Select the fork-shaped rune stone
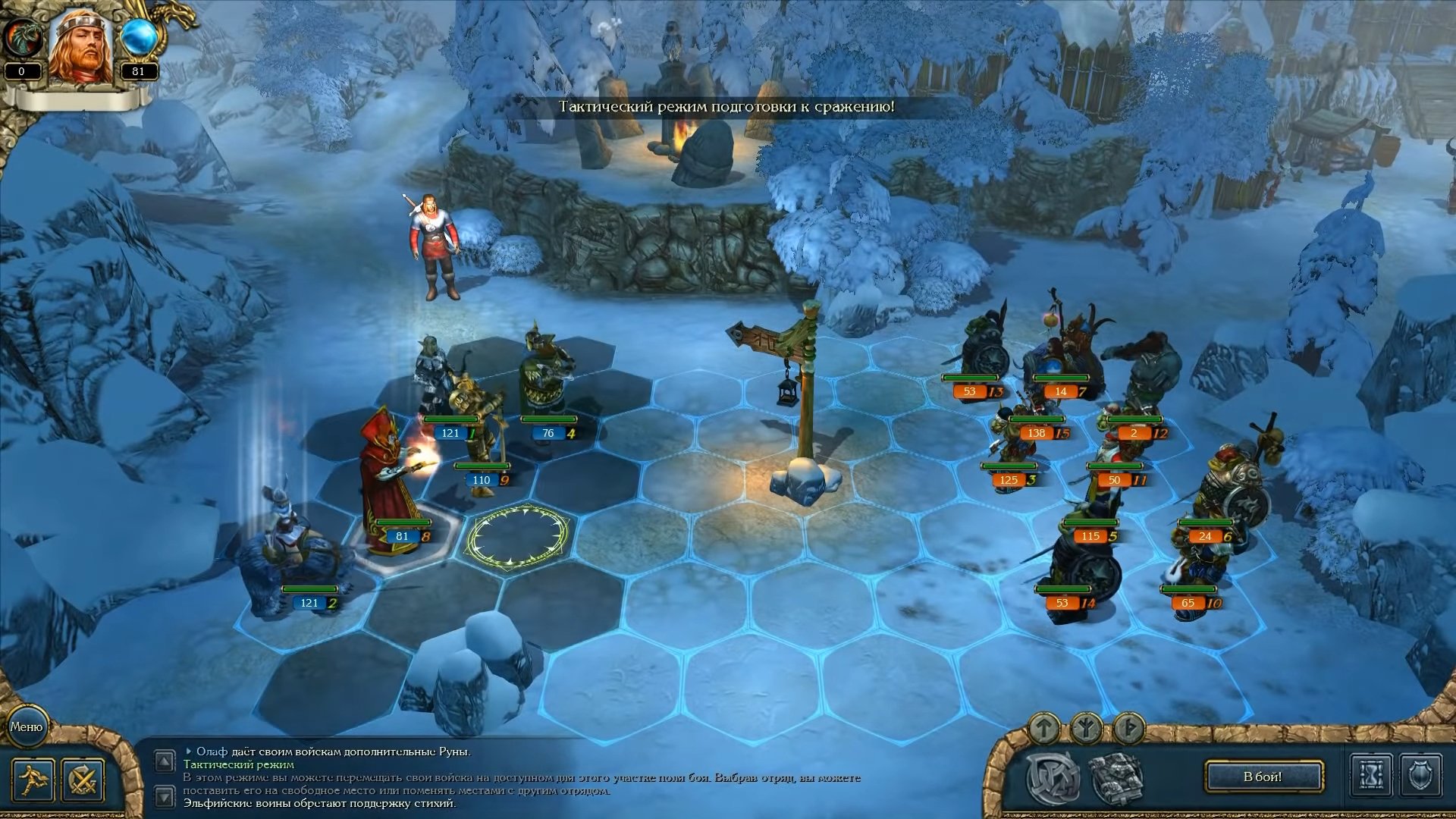 [1086, 730]
